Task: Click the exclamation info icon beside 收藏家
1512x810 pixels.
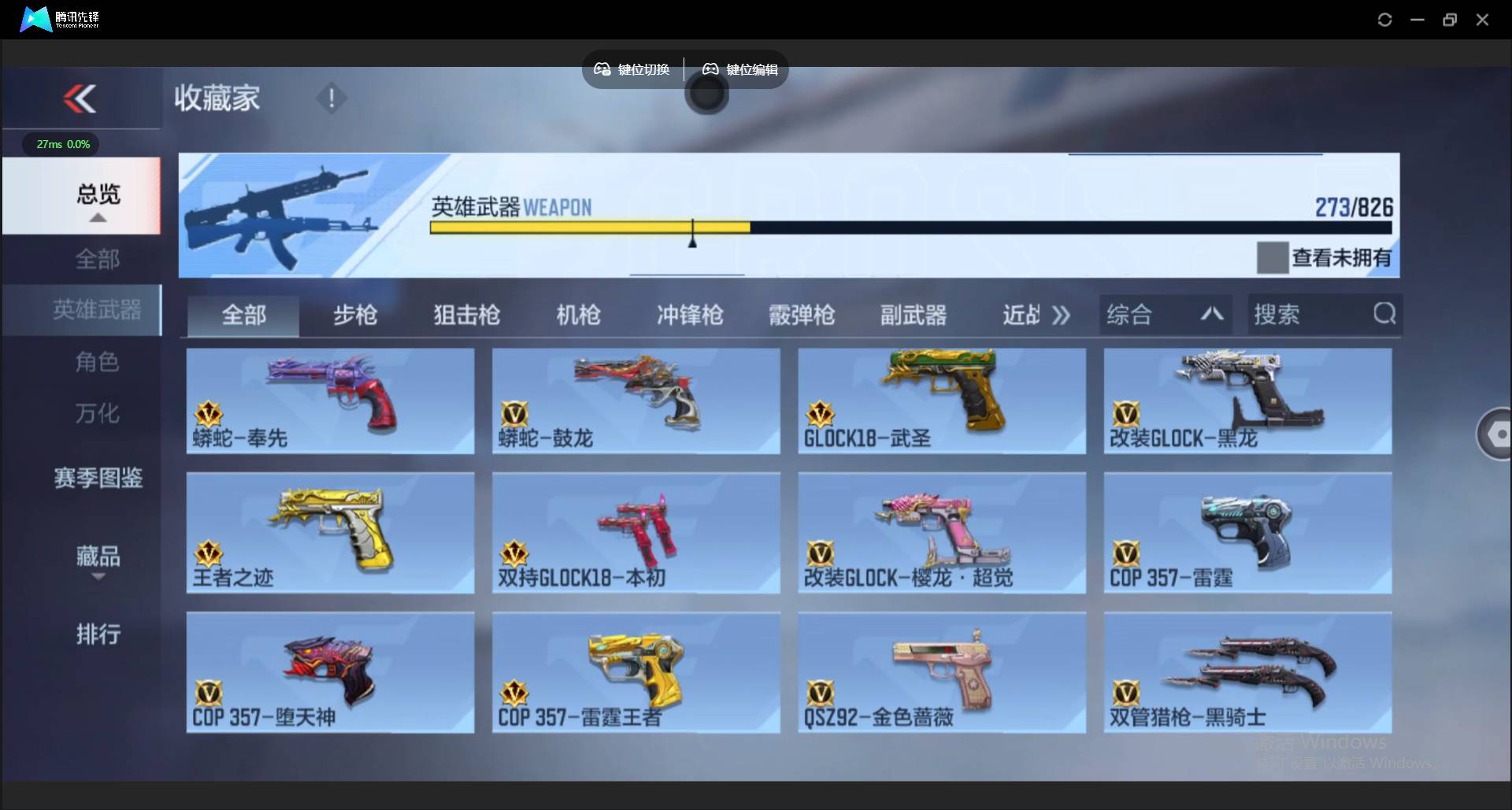Action: coord(332,98)
